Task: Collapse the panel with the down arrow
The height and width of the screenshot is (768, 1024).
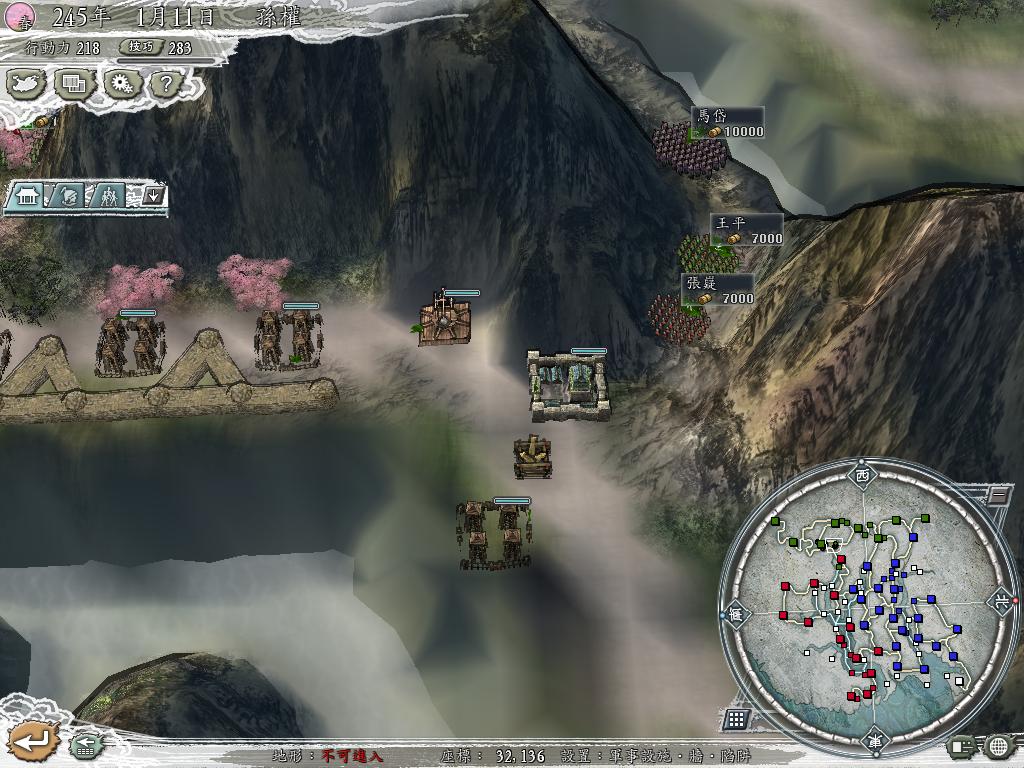Action: coord(153,195)
